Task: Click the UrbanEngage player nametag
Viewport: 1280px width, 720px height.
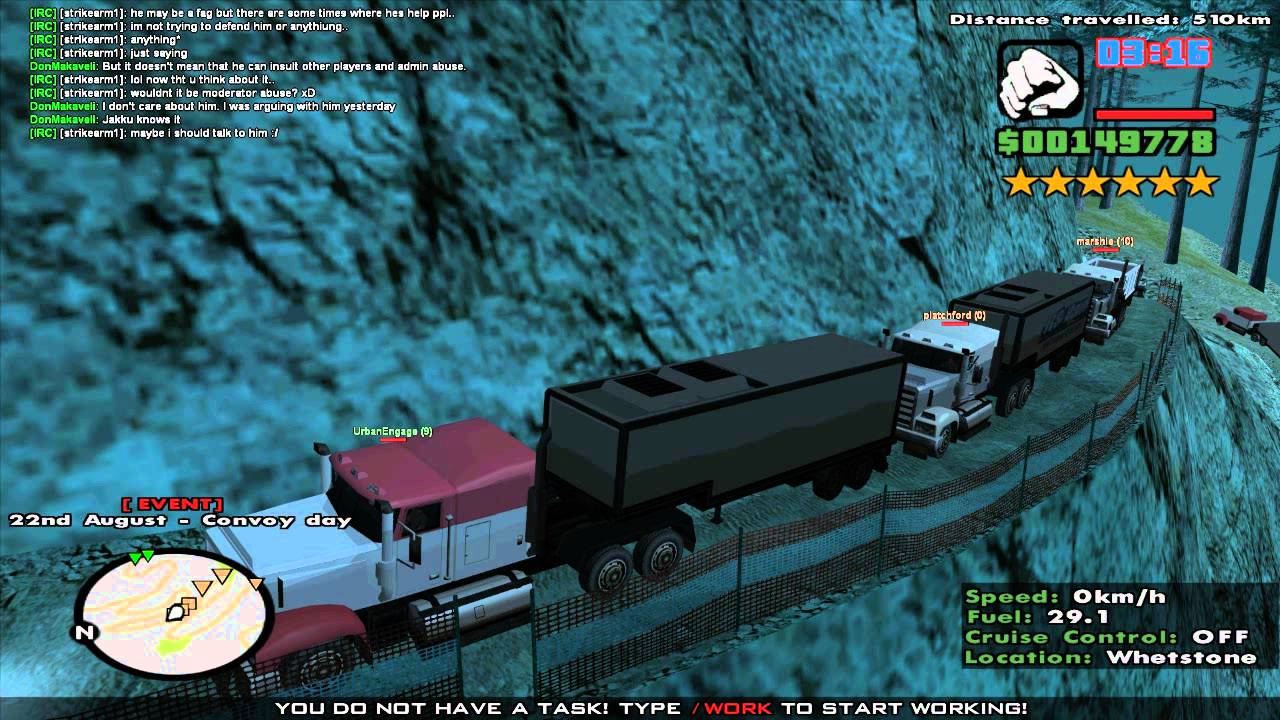Action: (x=392, y=432)
